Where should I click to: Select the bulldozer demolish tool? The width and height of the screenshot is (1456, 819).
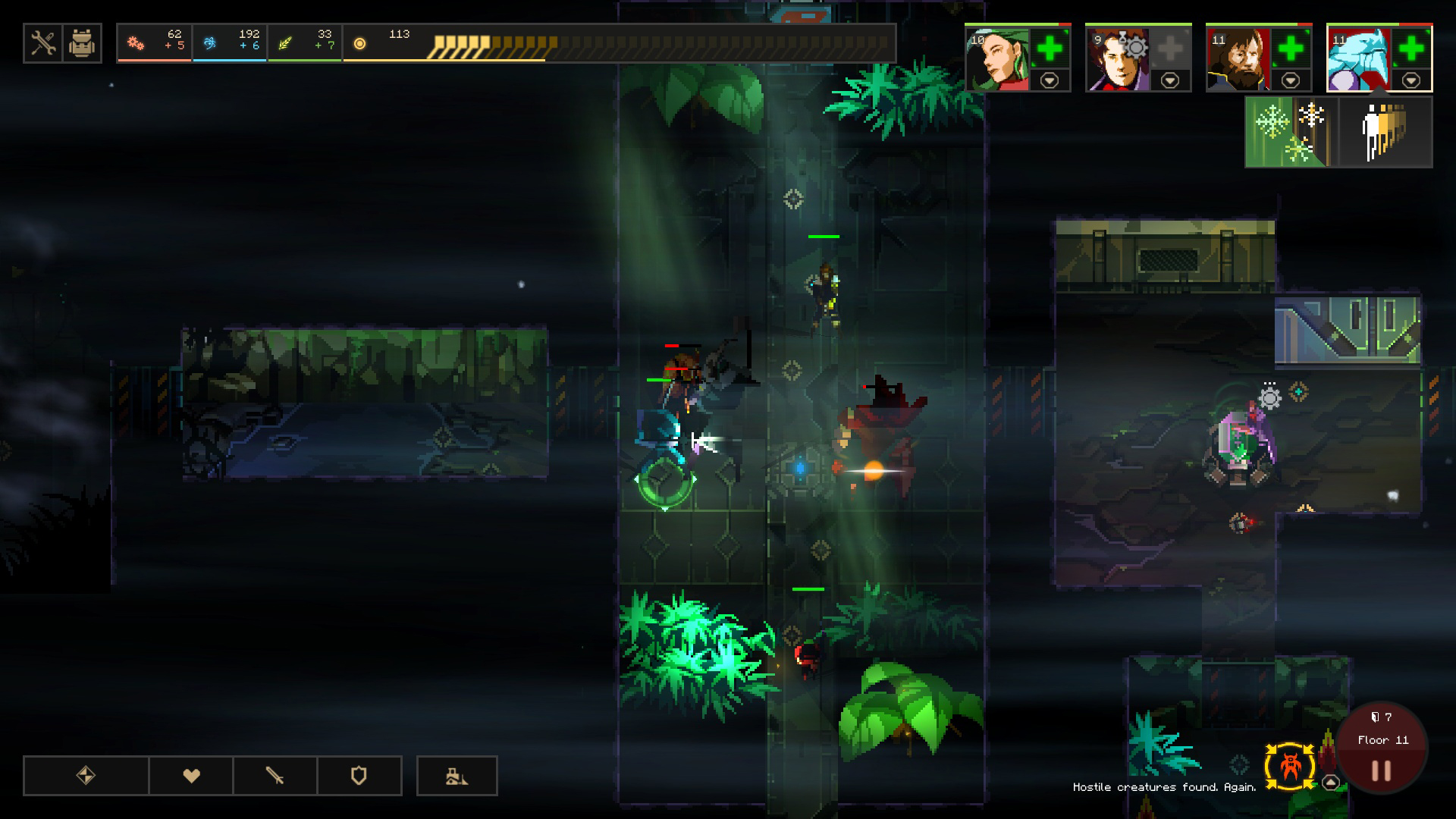click(457, 776)
